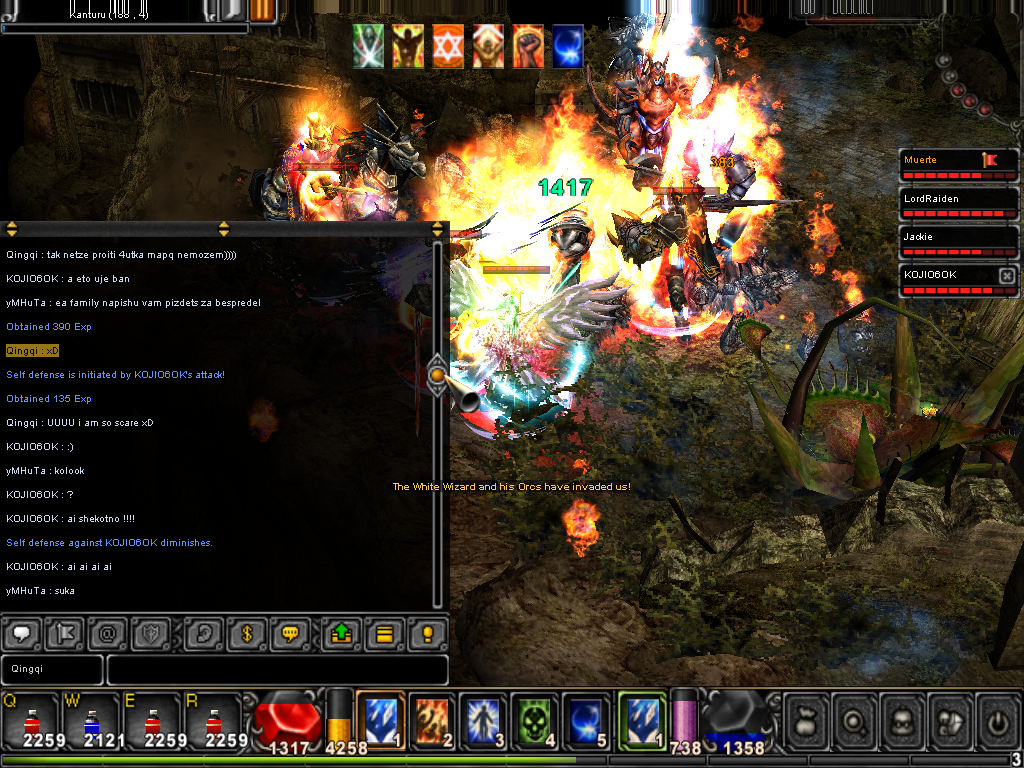Activate the ice shard skill in slot 1

[381, 719]
